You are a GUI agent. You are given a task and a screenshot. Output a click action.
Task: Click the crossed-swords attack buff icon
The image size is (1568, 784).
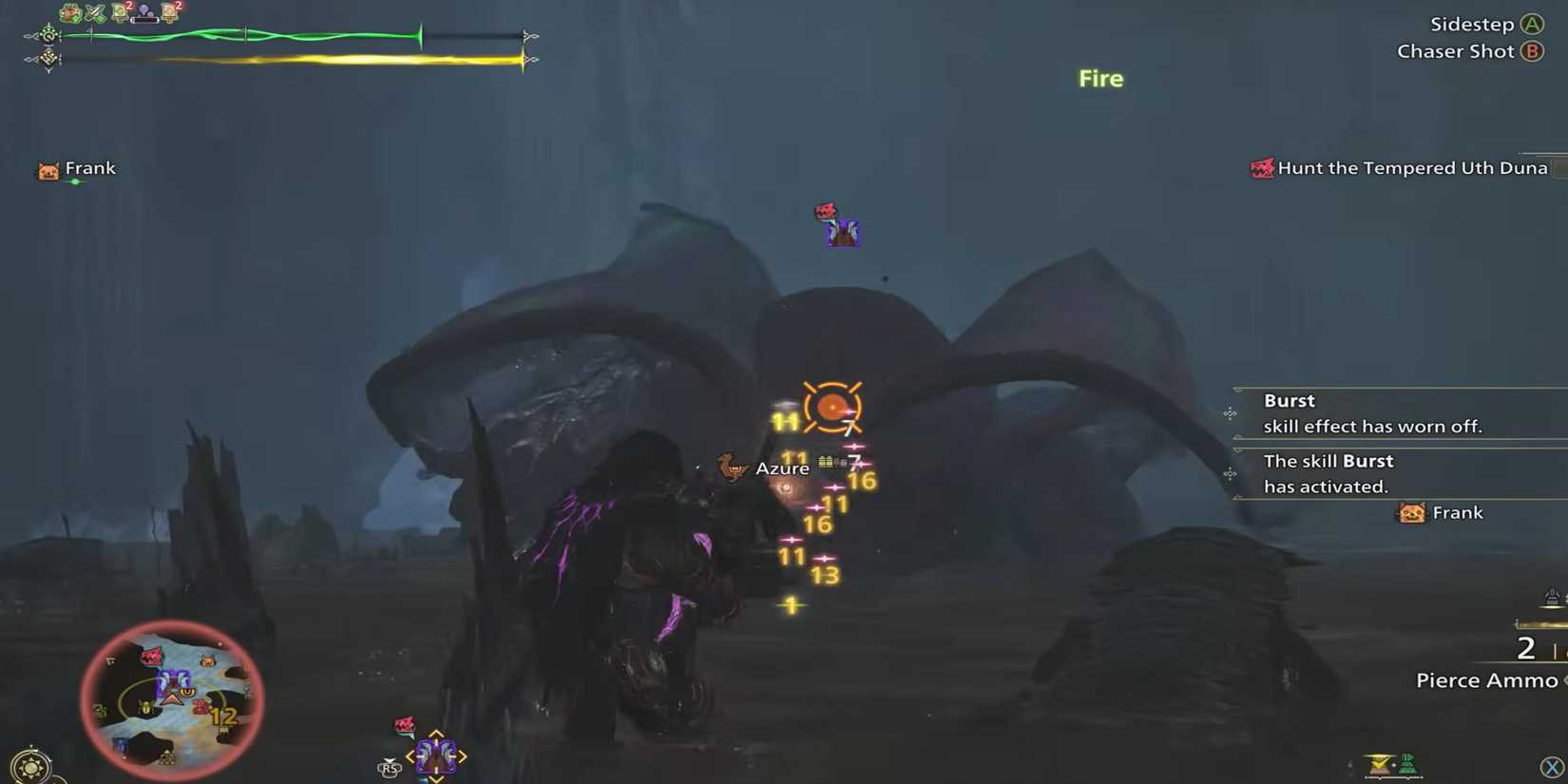(x=93, y=12)
